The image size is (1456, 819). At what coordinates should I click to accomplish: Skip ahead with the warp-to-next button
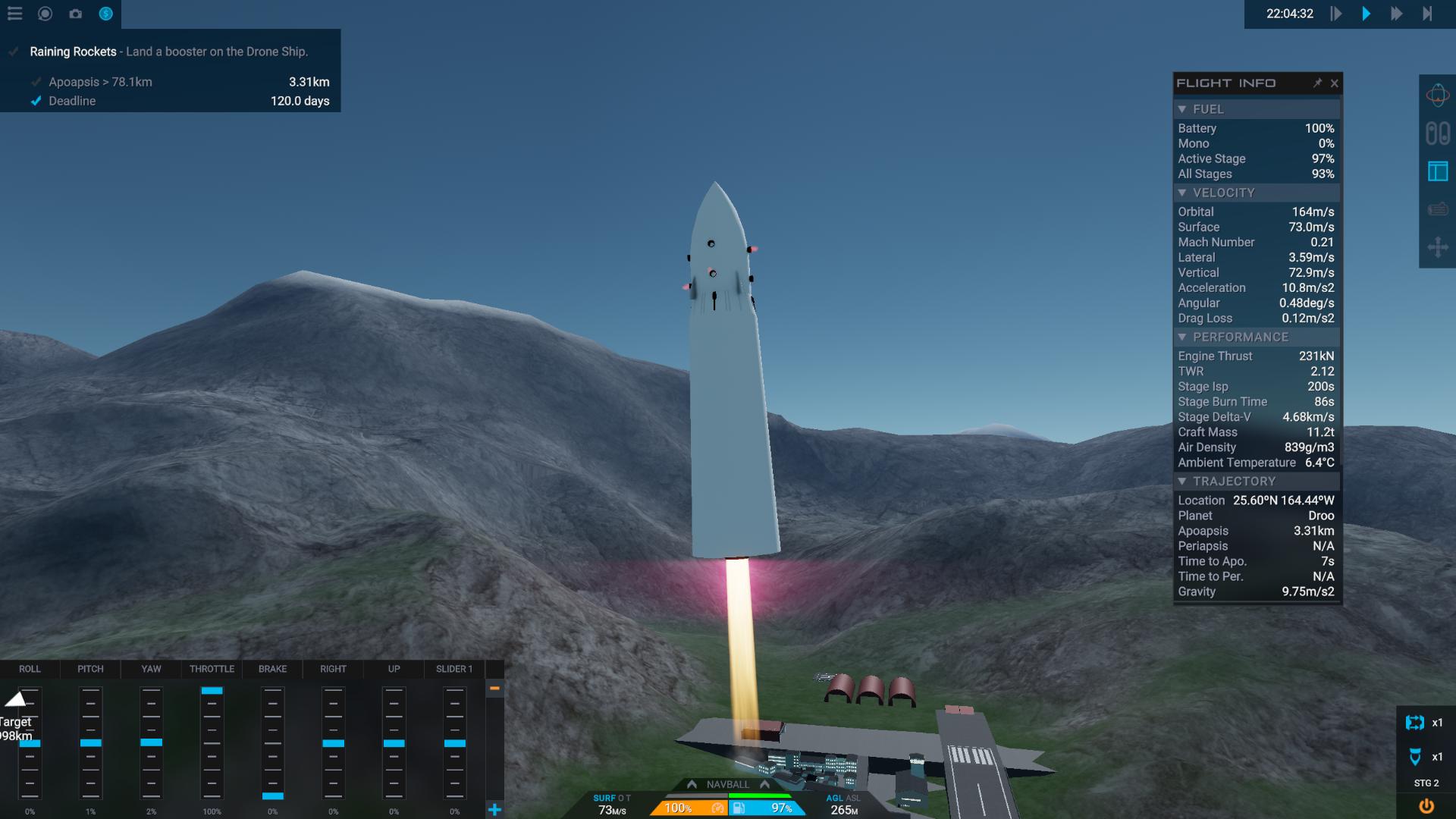coord(1427,14)
